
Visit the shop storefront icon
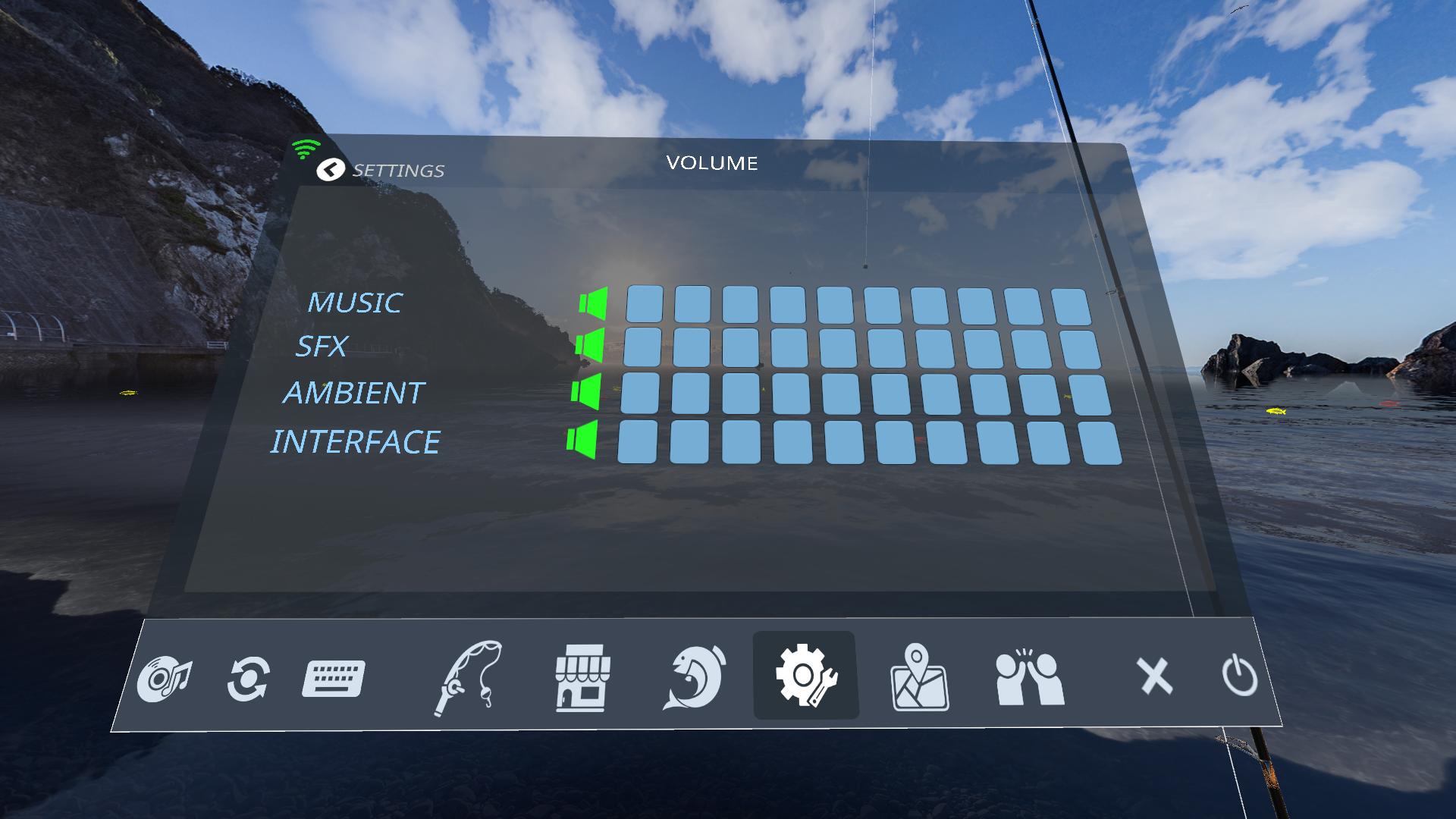pos(582,677)
